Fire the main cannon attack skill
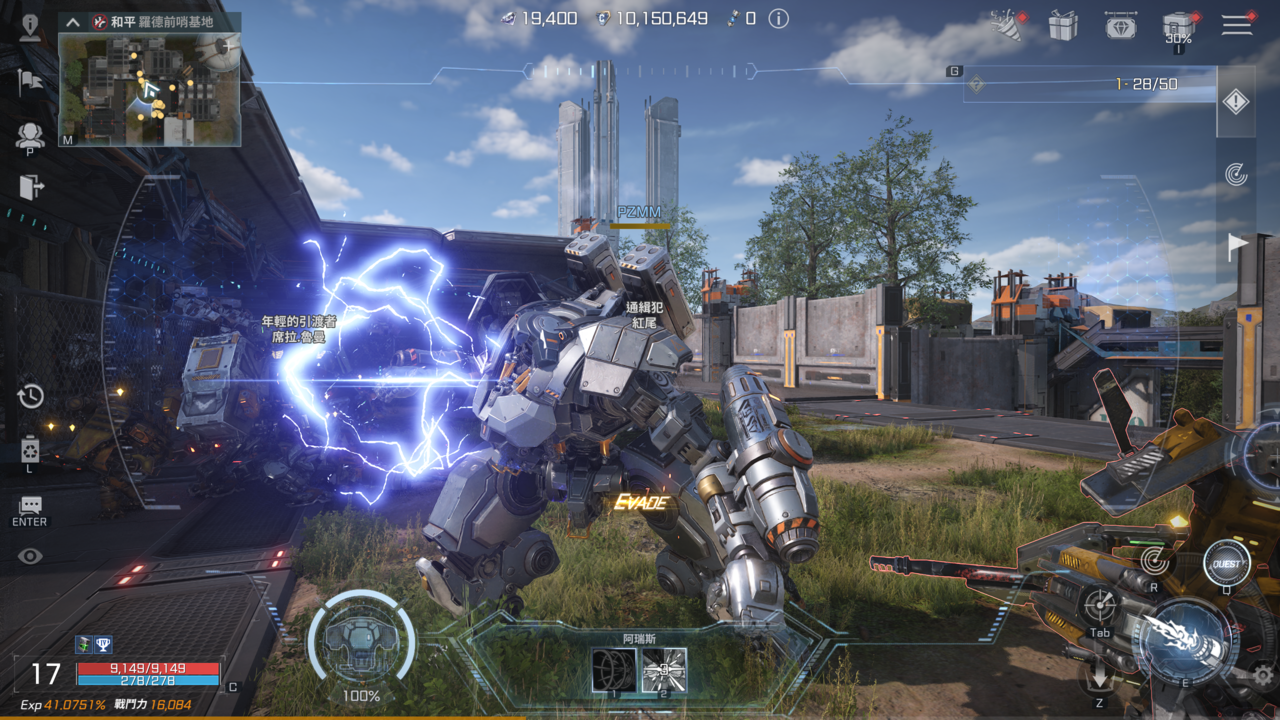The width and height of the screenshot is (1280, 720). [x=1187, y=640]
